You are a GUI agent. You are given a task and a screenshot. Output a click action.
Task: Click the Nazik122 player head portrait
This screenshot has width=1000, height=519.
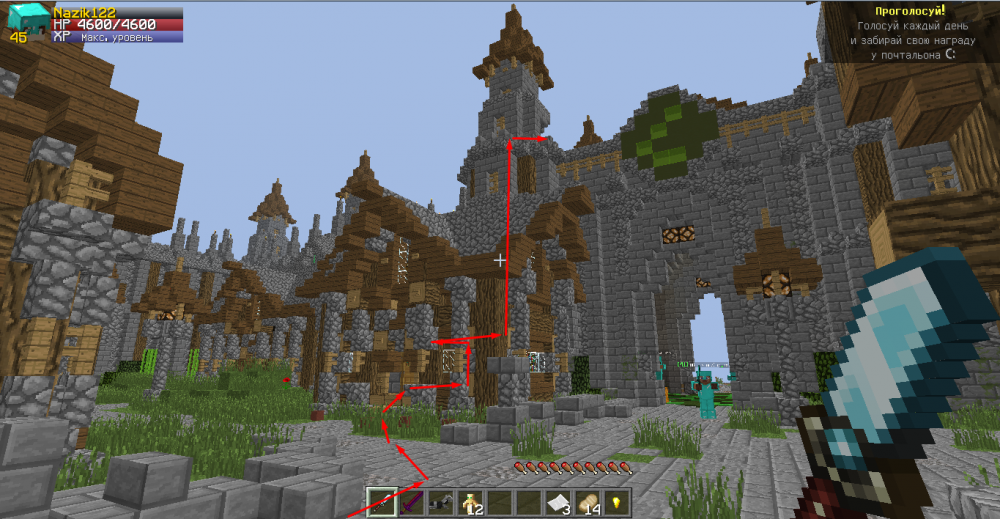[x=28, y=21]
